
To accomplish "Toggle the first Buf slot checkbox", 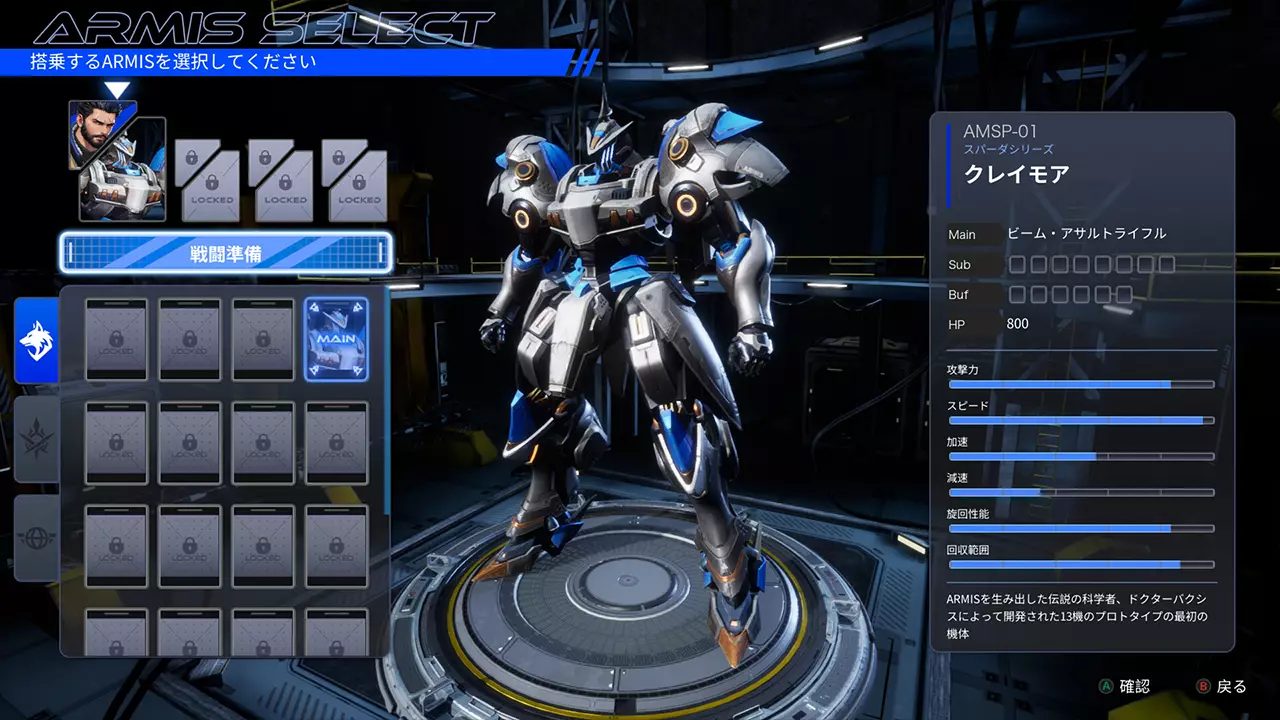I will (x=1017, y=294).
